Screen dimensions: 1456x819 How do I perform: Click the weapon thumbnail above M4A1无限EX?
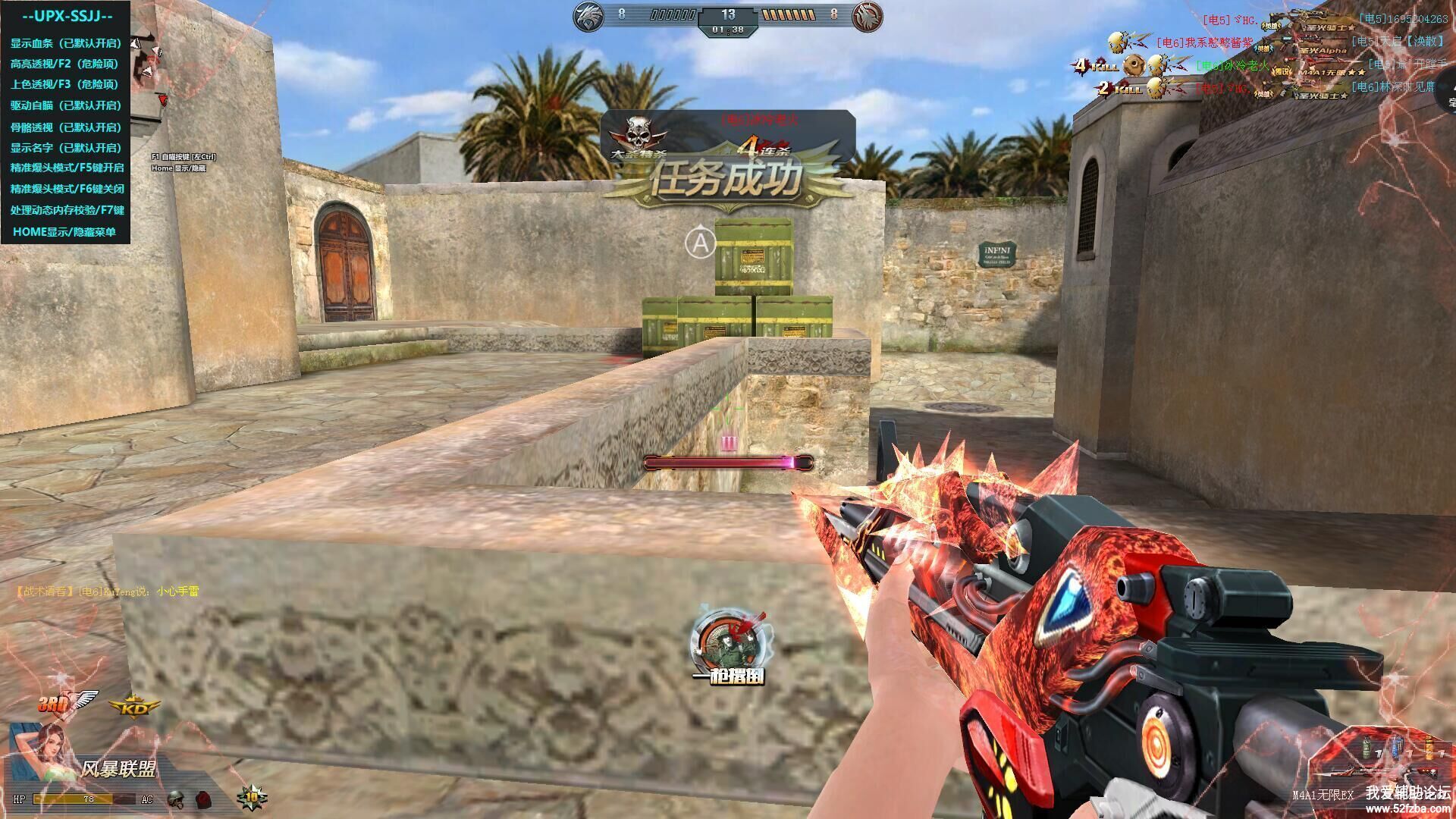pos(1346,772)
